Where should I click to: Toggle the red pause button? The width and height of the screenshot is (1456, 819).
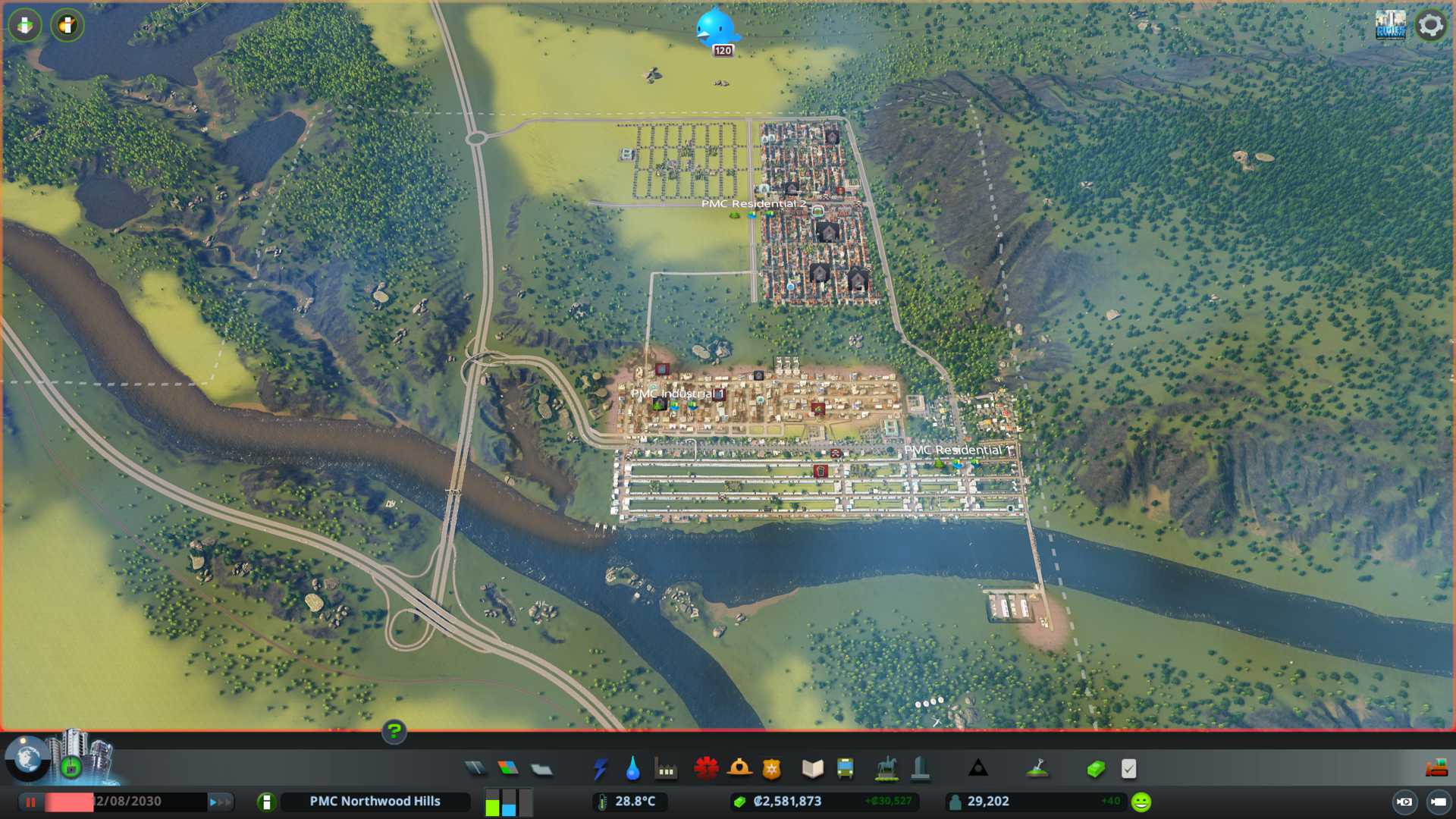pyautogui.click(x=31, y=802)
